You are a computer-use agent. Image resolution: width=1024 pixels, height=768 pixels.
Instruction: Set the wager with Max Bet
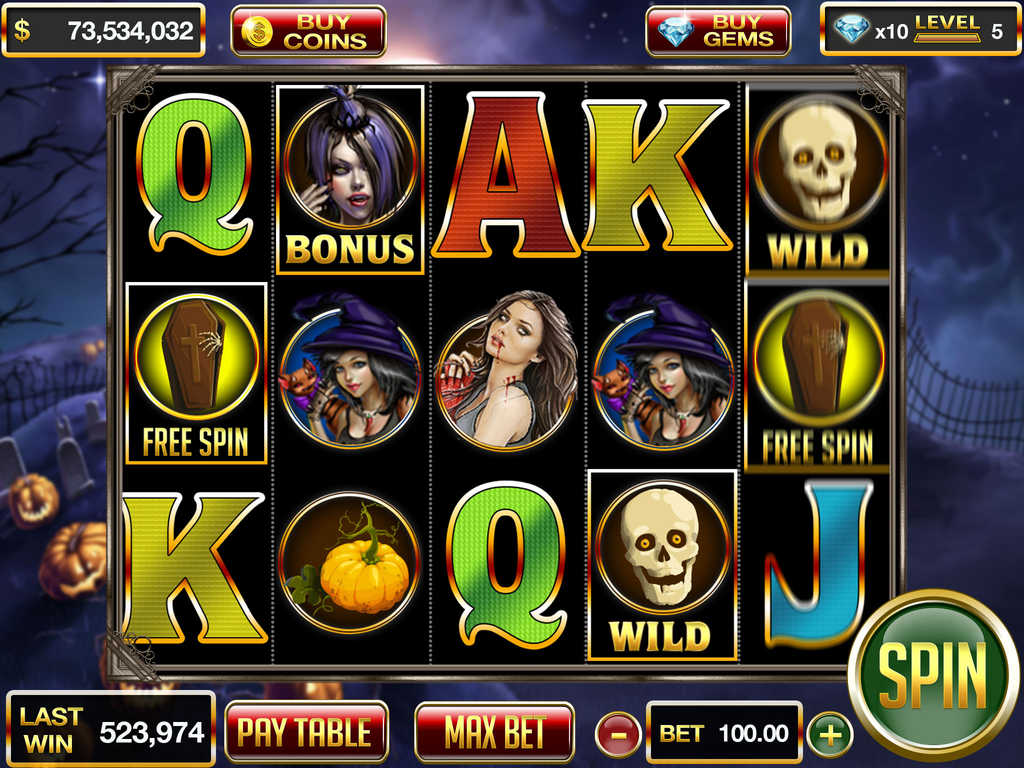(x=494, y=733)
